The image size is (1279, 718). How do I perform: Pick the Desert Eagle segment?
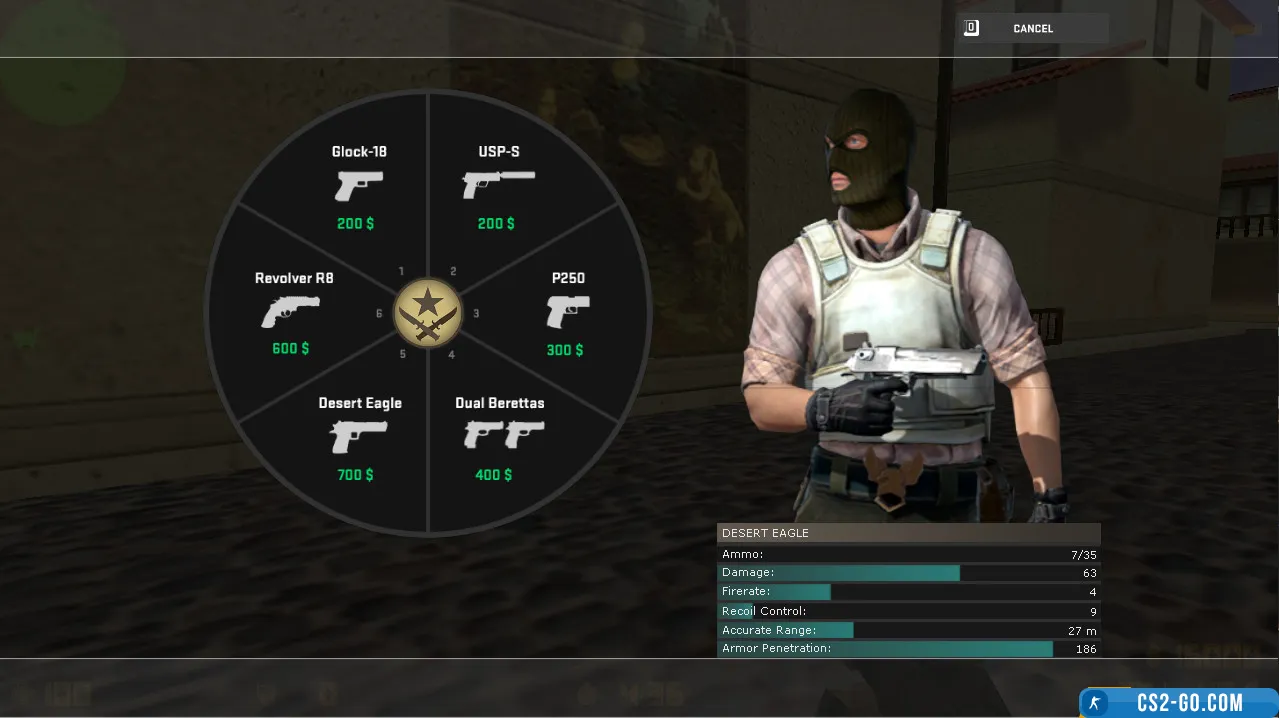pyautogui.click(x=359, y=438)
